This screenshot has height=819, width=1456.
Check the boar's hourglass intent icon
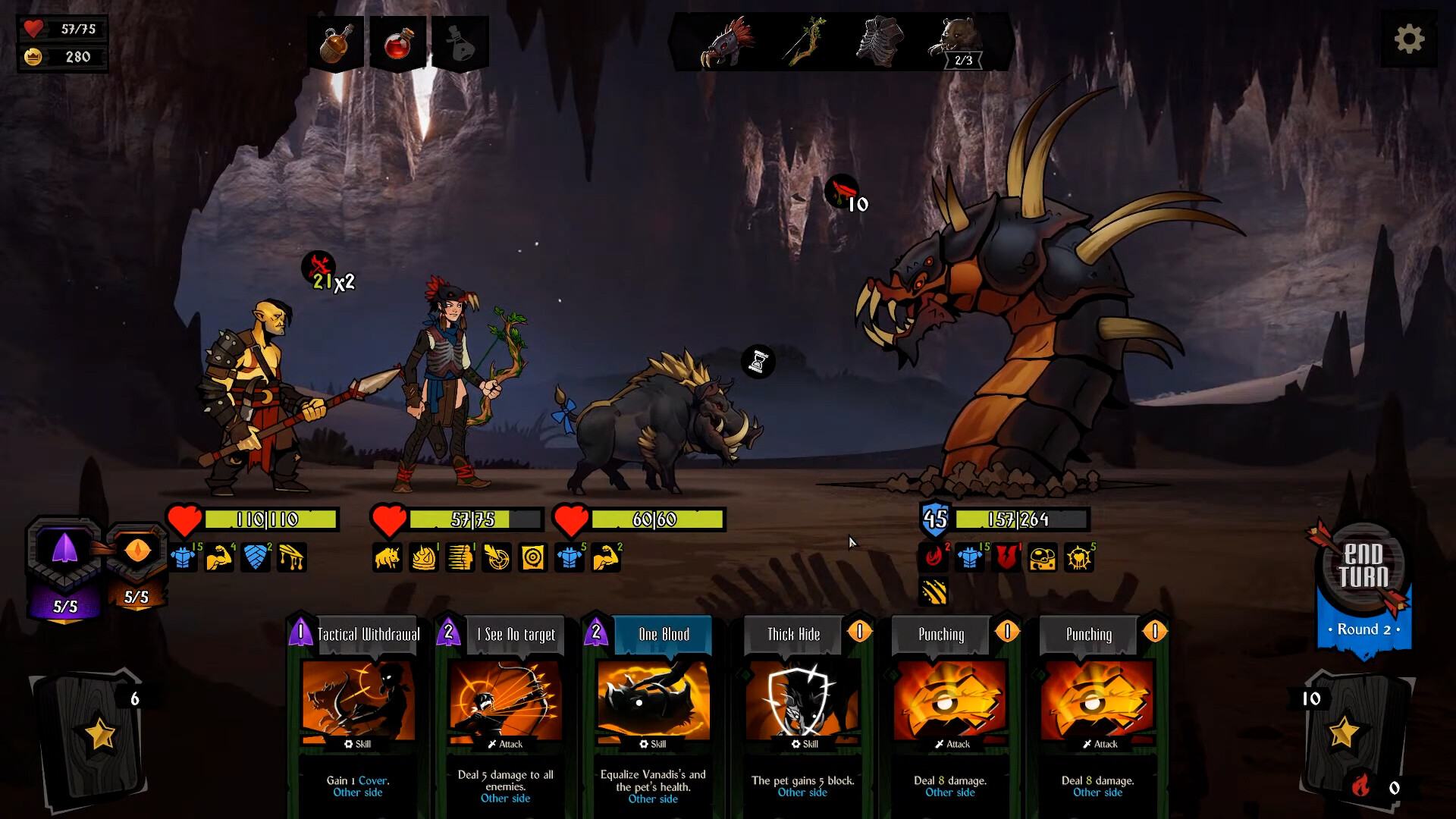pos(758,362)
